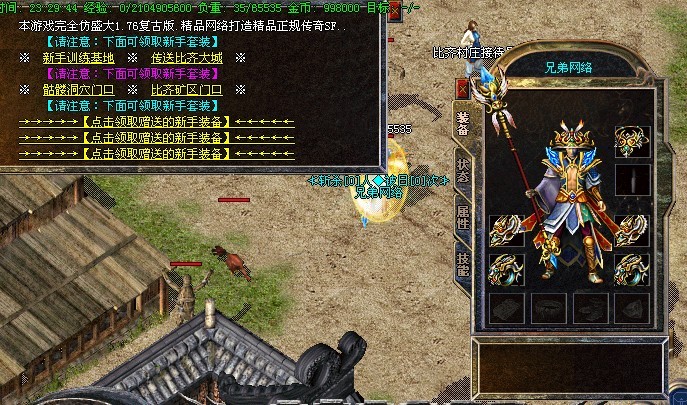687x405 pixels.
Task: Switch to the 技能 tab
Action: click(462, 263)
